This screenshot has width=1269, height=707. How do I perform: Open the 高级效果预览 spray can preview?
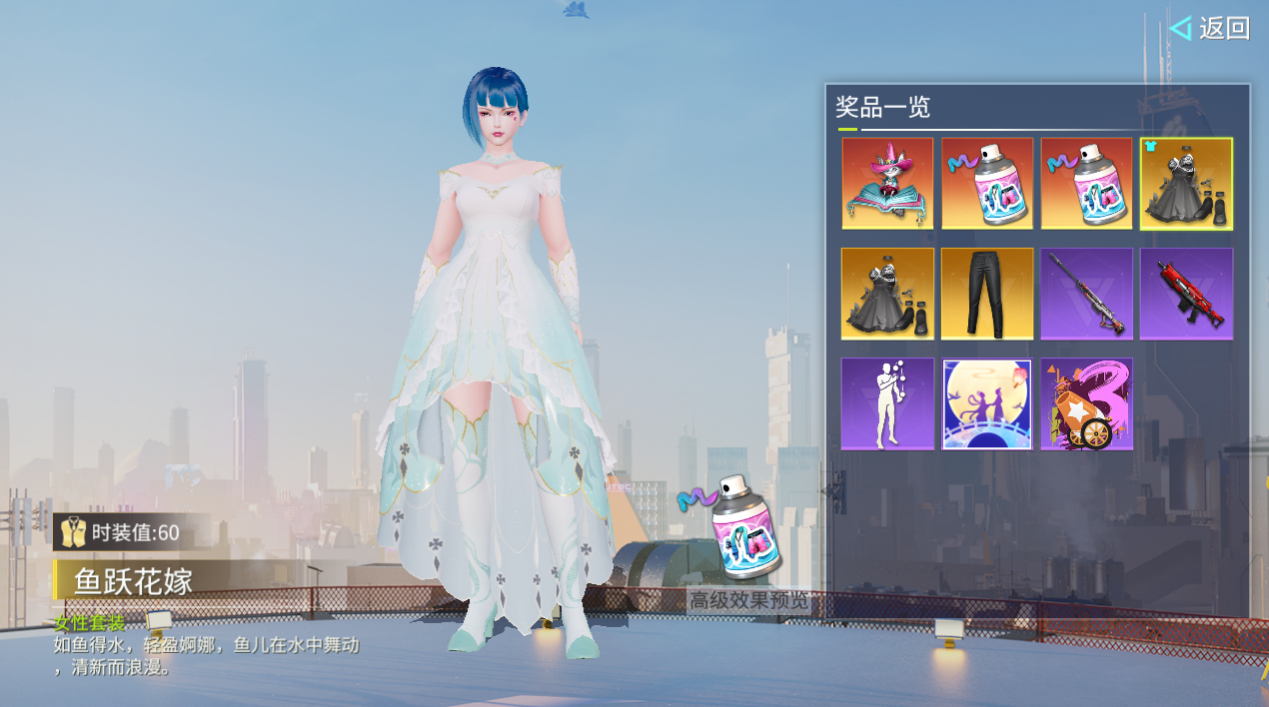tap(747, 545)
